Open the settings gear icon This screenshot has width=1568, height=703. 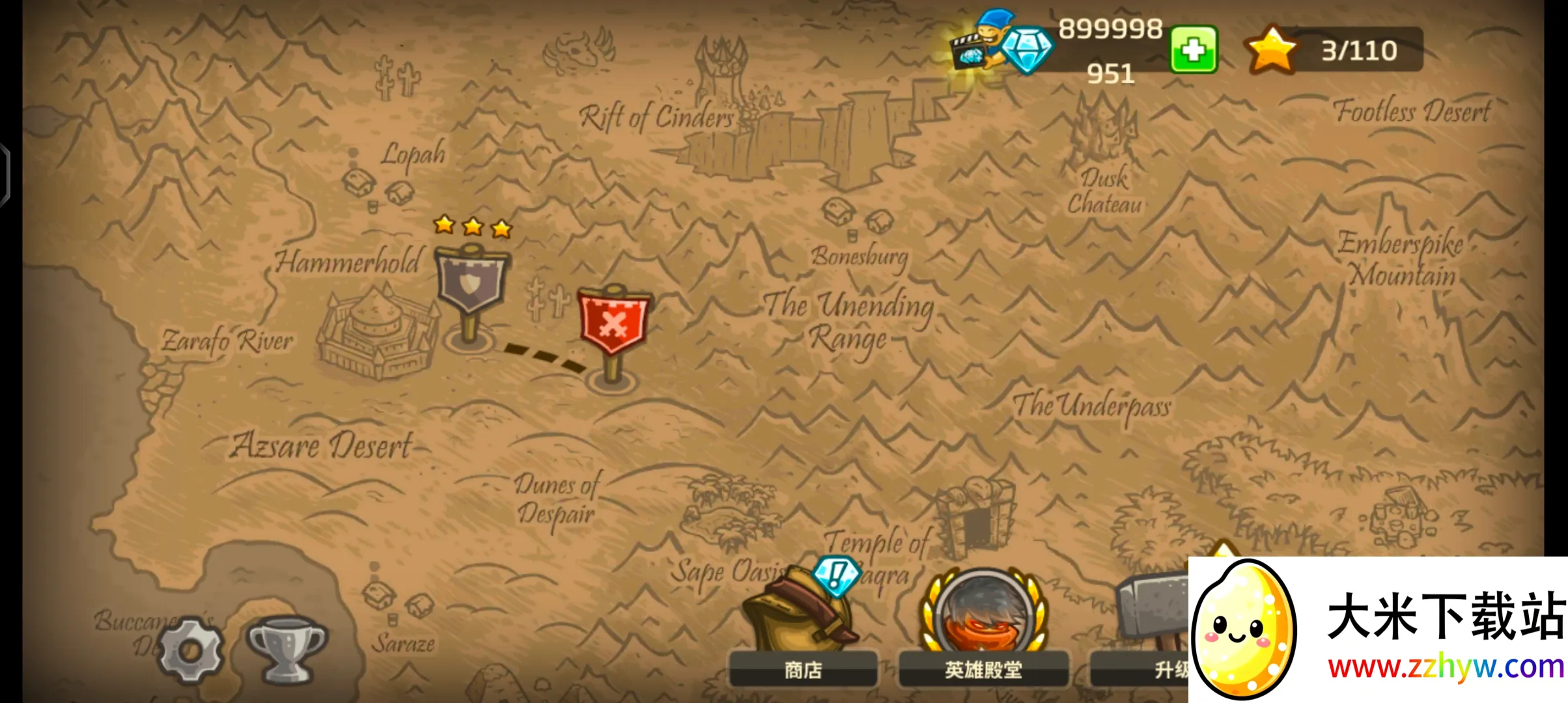pyautogui.click(x=190, y=650)
